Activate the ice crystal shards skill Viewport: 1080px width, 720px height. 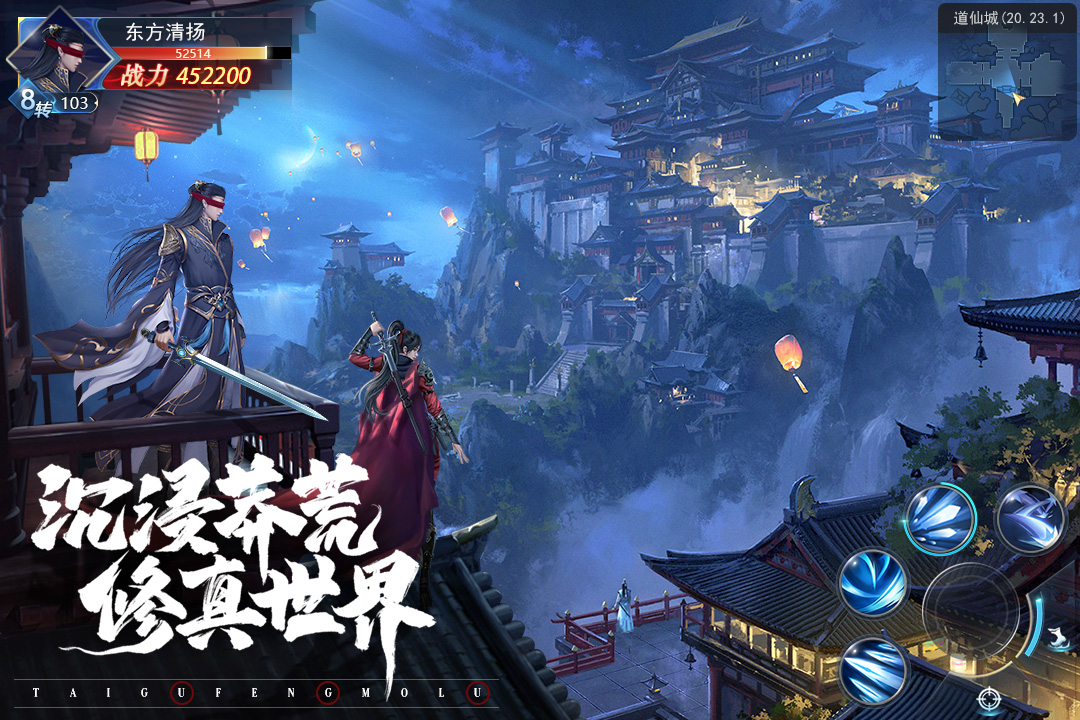tap(940, 519)
